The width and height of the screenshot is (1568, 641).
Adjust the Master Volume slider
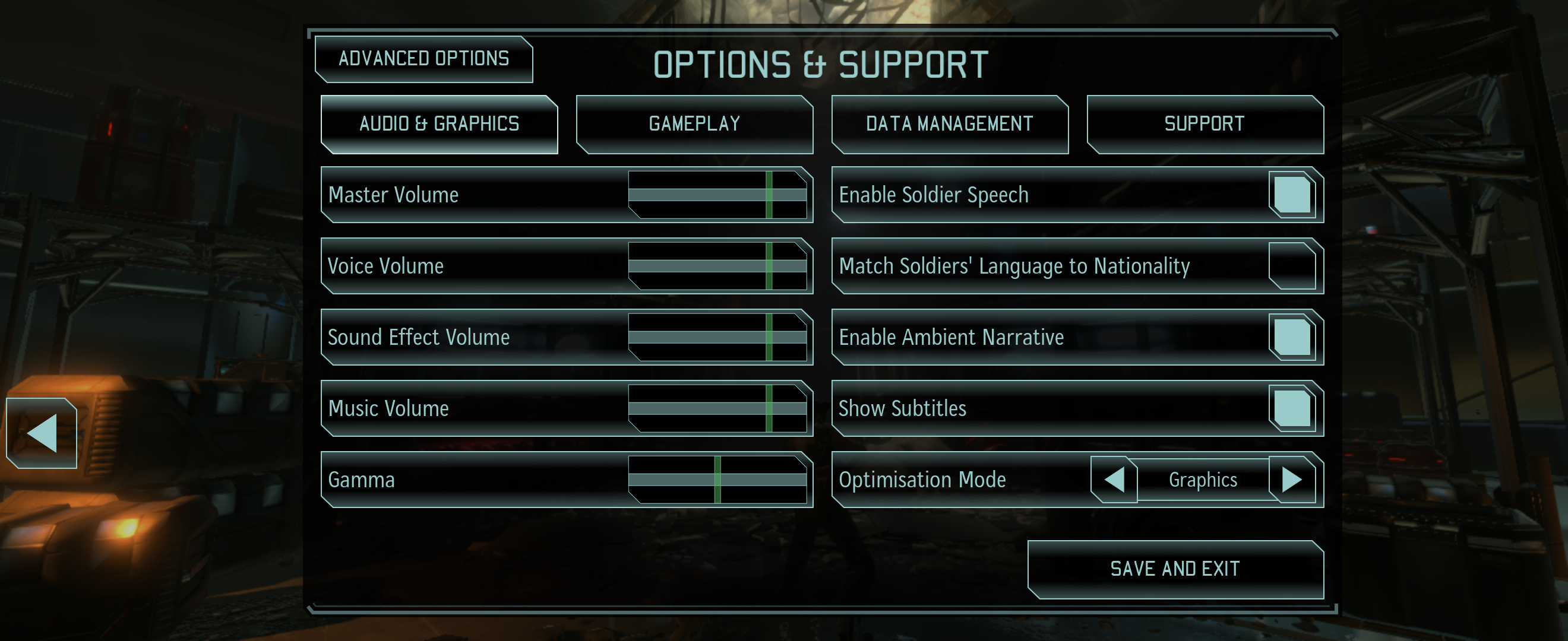[769, 195]
